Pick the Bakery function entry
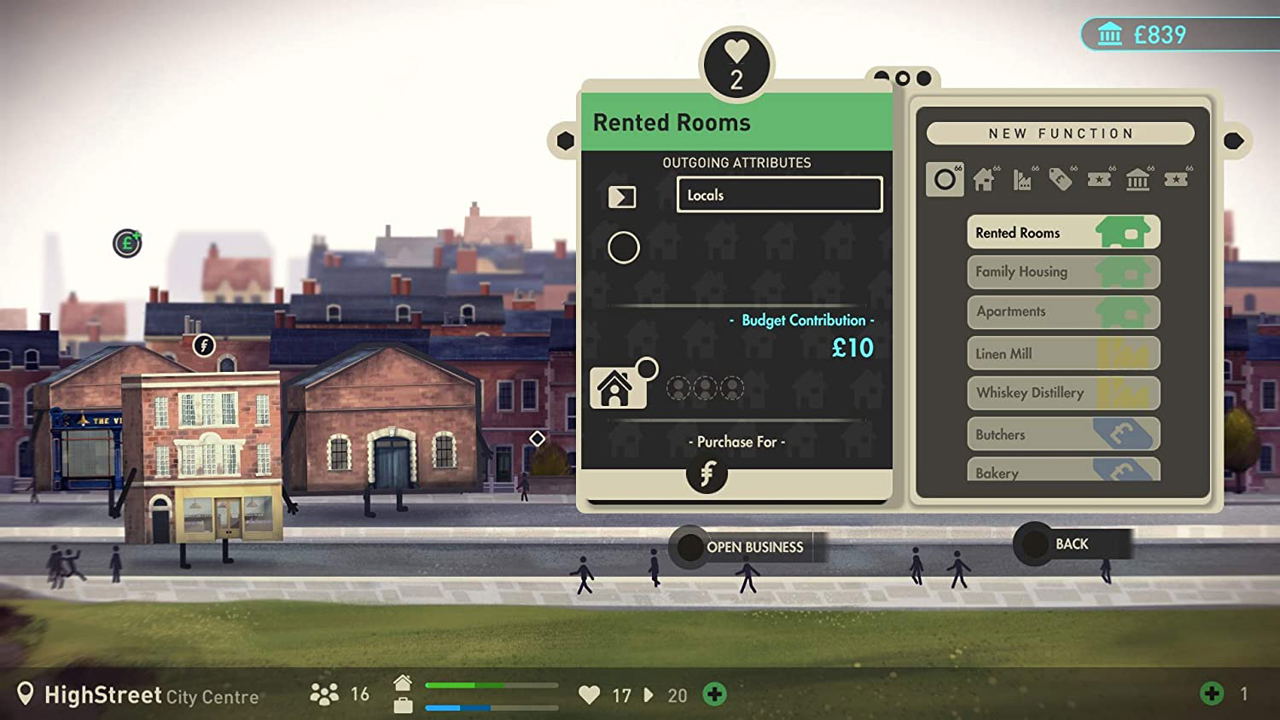Screen dimensions: 1280x720 (x=1063, y=471)
